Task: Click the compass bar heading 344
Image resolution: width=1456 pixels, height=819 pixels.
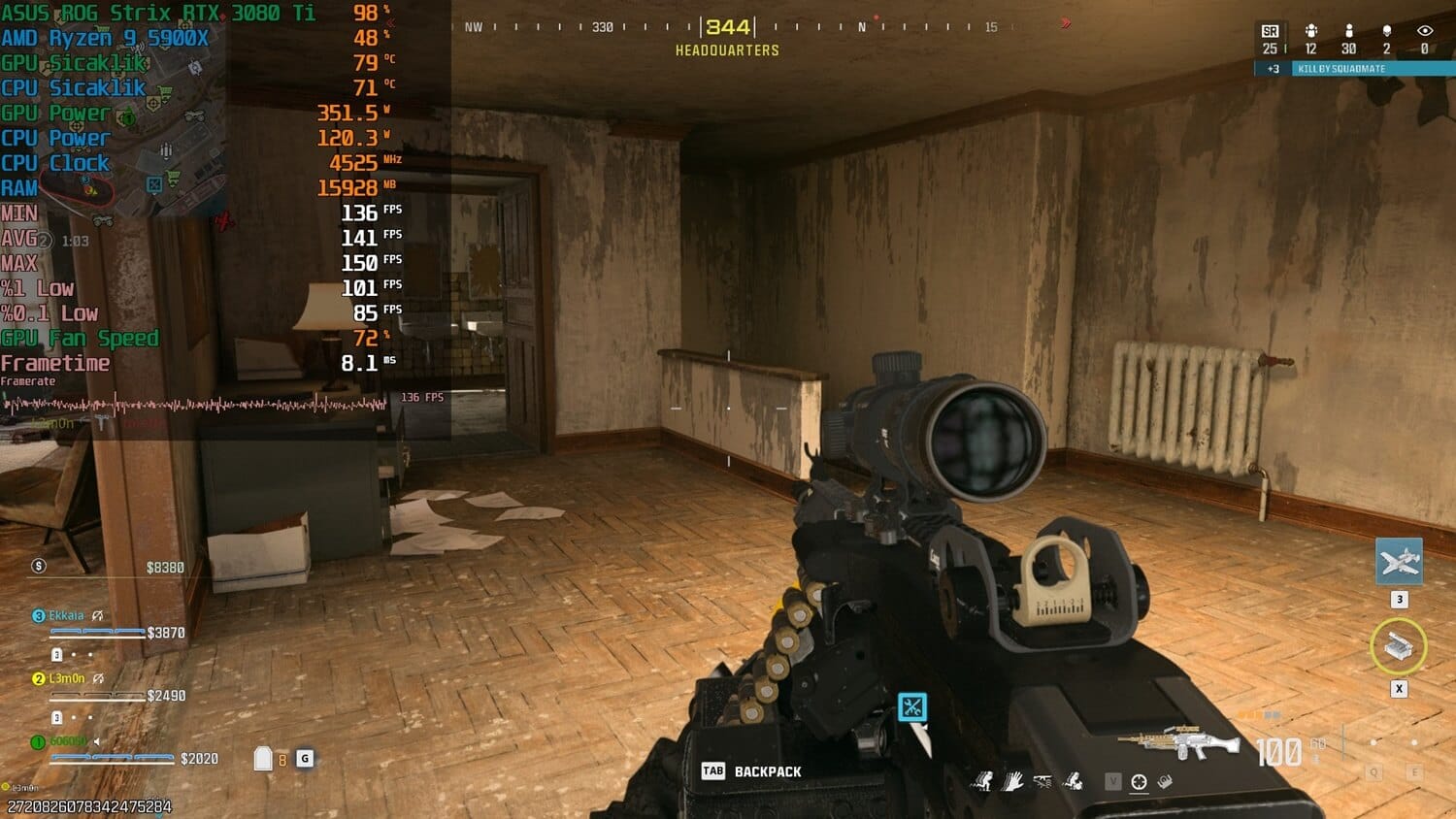Action: (728, 27)
